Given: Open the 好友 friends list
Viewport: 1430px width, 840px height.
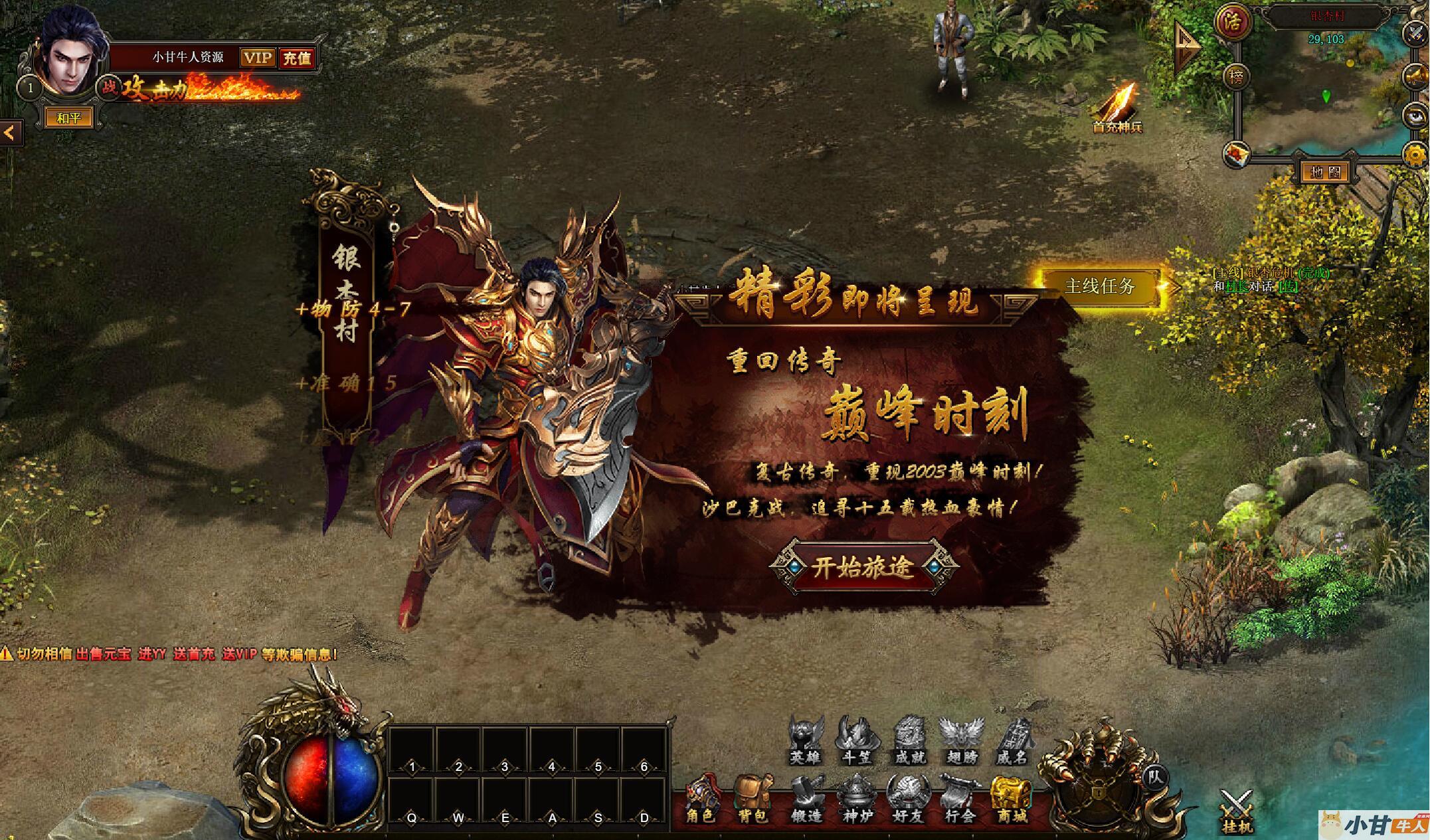Looking at the screenshot, I should point(907,799).
